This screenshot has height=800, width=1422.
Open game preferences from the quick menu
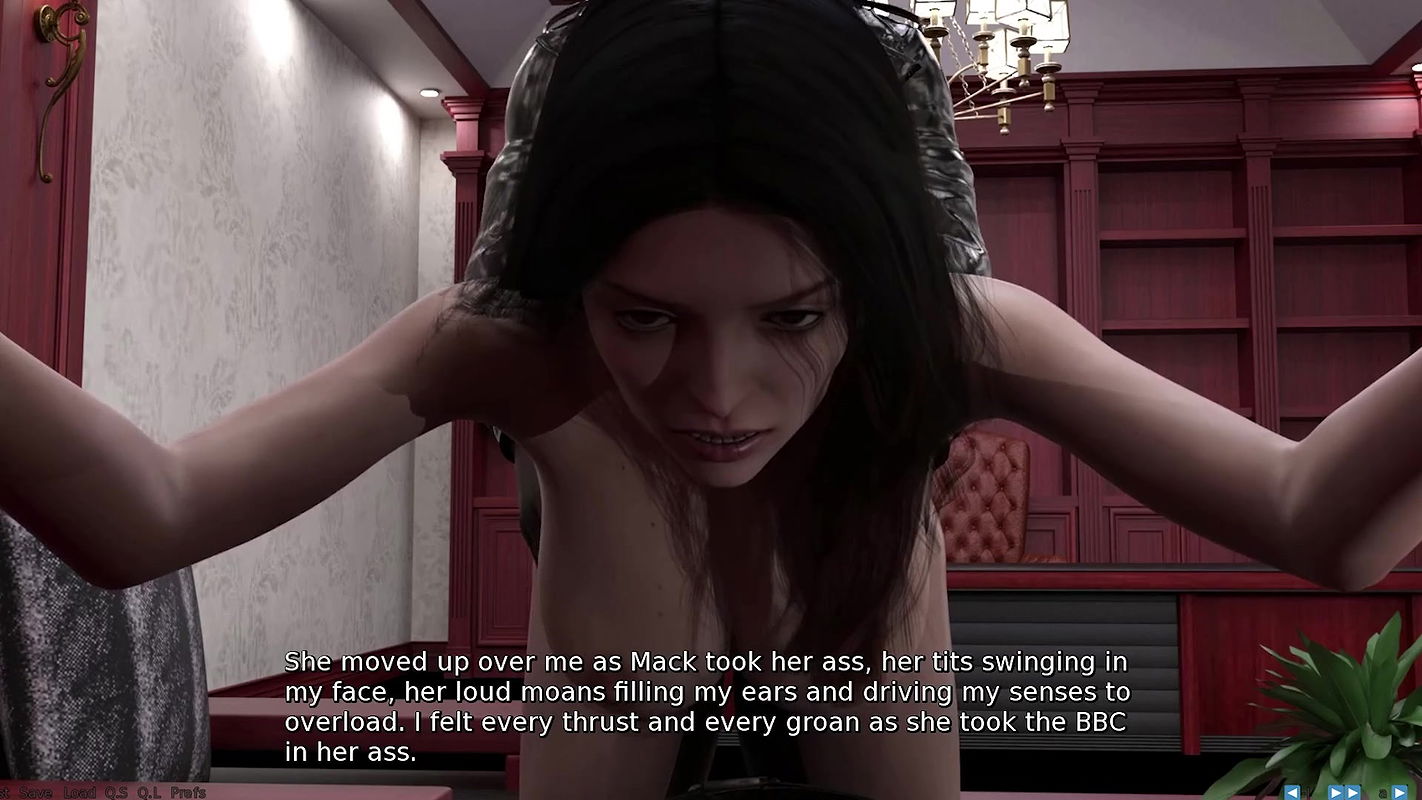(186, 792)
